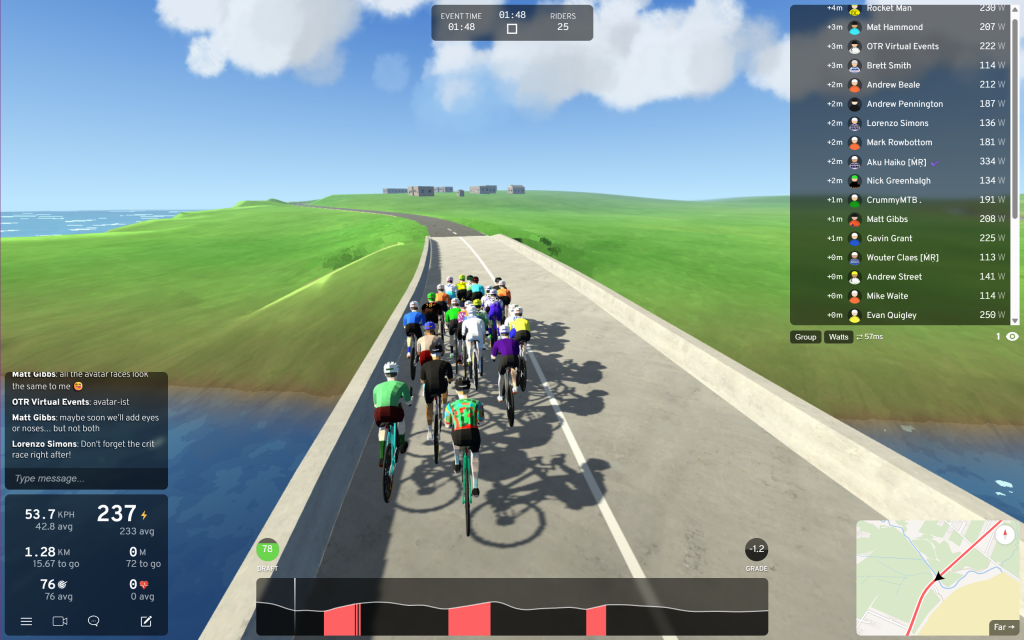This screenshot has width=1024, height=640.
Task: Click the square stop button under timer
Action: click(x=512, y=29)
